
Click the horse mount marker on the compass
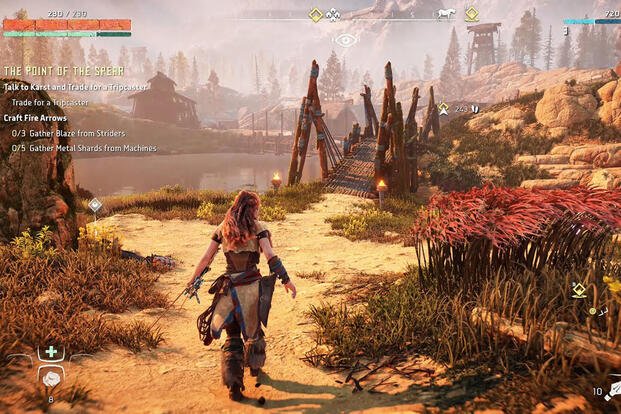click(446, 14)
